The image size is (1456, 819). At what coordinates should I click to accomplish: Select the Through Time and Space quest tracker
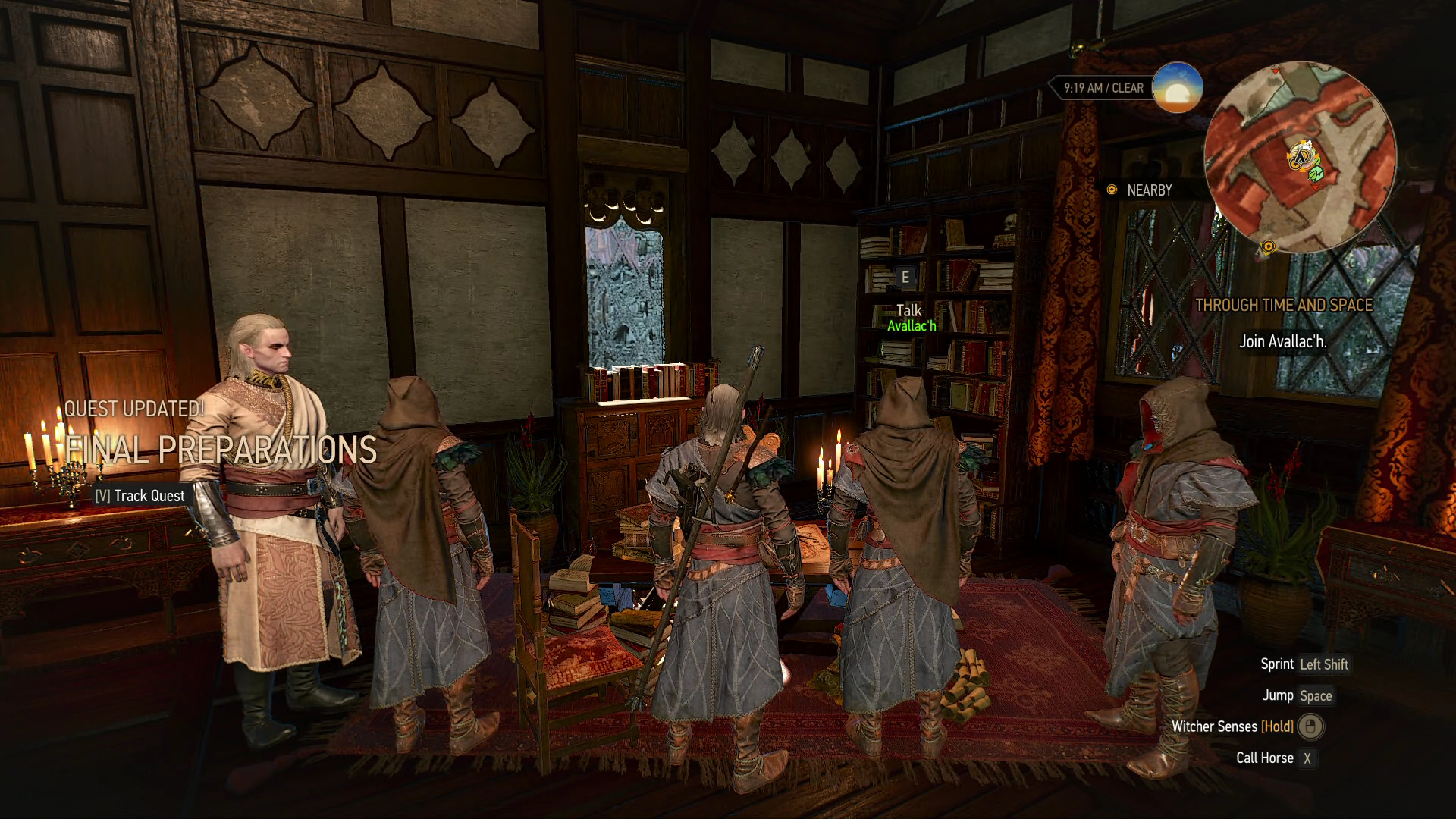coord(1283,305)
